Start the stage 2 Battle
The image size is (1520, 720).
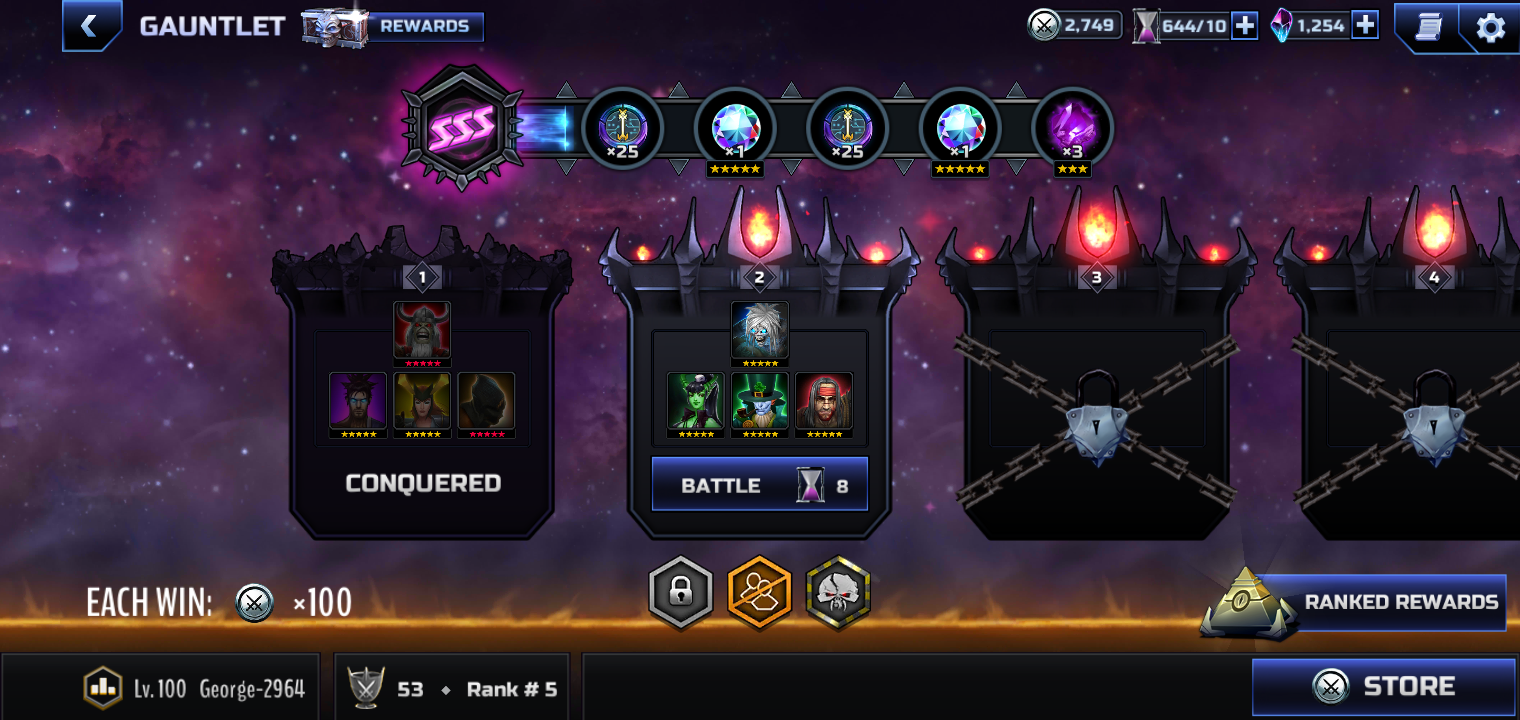point(760,485)
